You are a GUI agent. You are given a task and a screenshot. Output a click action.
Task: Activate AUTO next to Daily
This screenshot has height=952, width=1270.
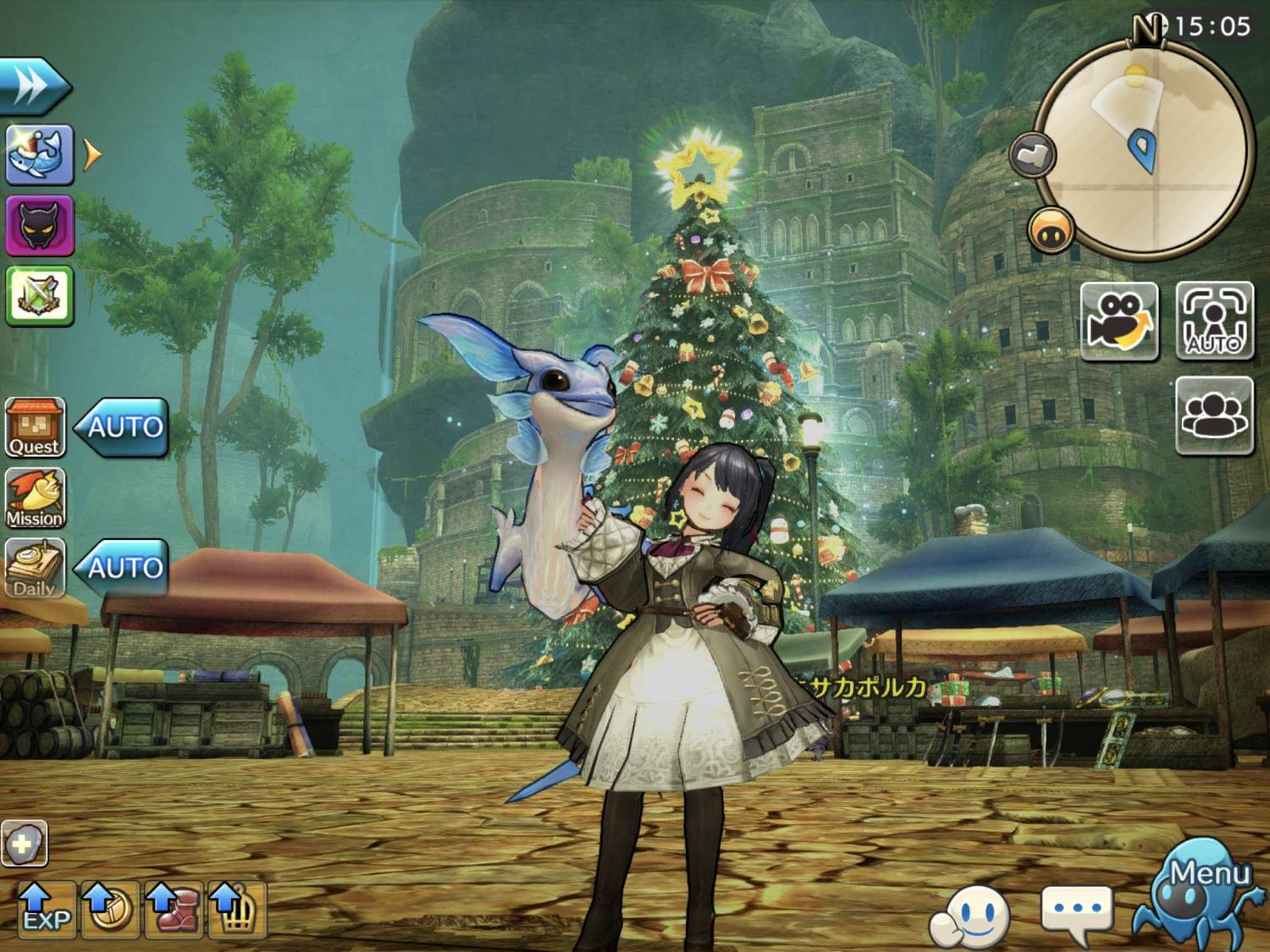(122, 567)
